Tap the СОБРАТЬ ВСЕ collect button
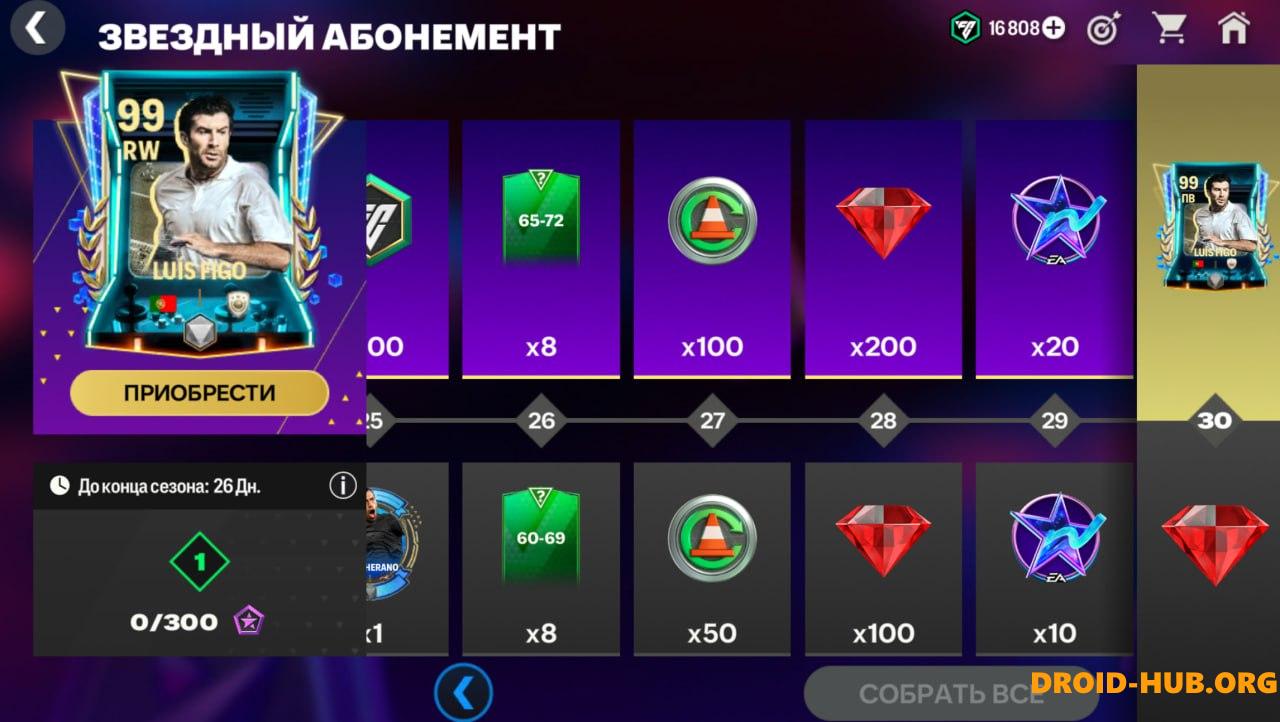The height and width of the screenshot is (722, 1280). [945, 692]
